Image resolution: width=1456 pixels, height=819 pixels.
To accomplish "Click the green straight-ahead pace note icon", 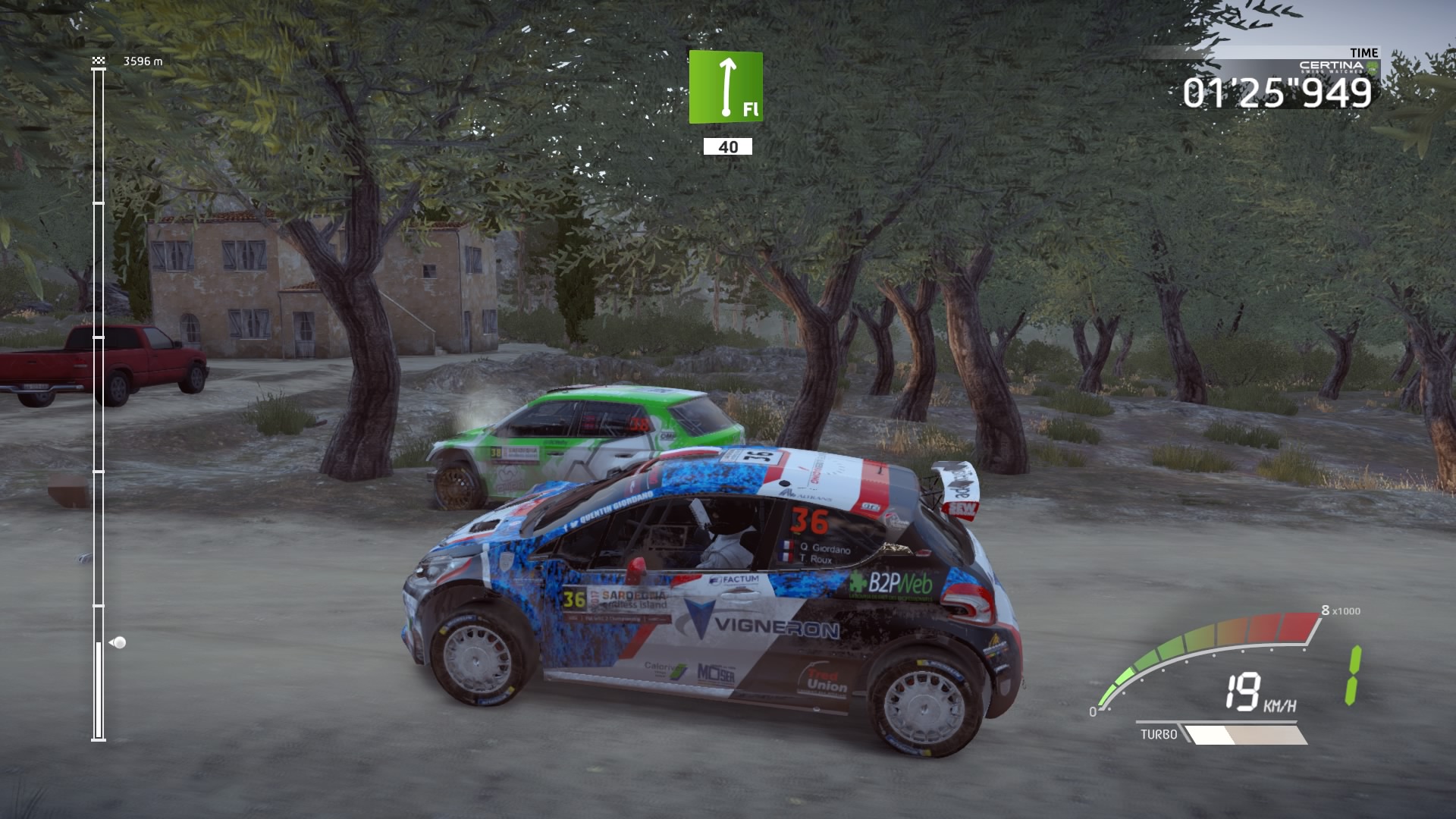I will [726, 87].
